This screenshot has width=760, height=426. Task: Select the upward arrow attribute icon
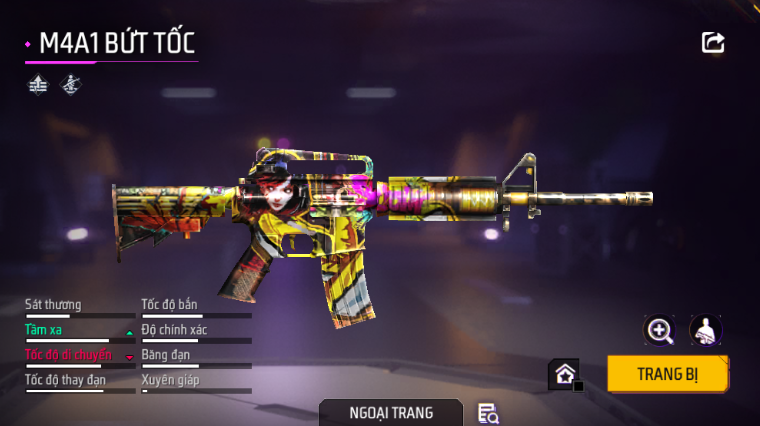[38, 85]
